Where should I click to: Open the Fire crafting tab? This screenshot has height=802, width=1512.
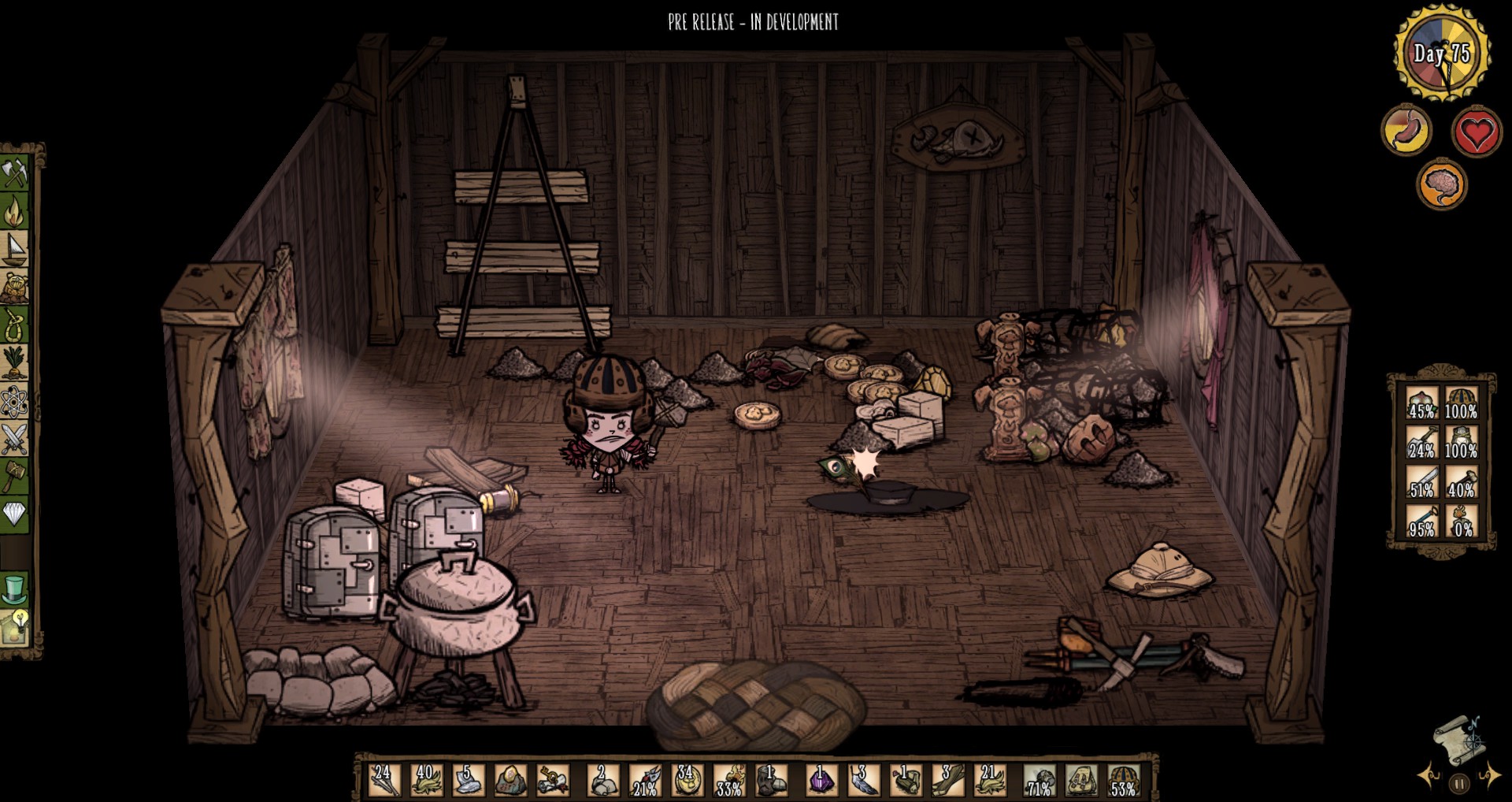[15, 210]
